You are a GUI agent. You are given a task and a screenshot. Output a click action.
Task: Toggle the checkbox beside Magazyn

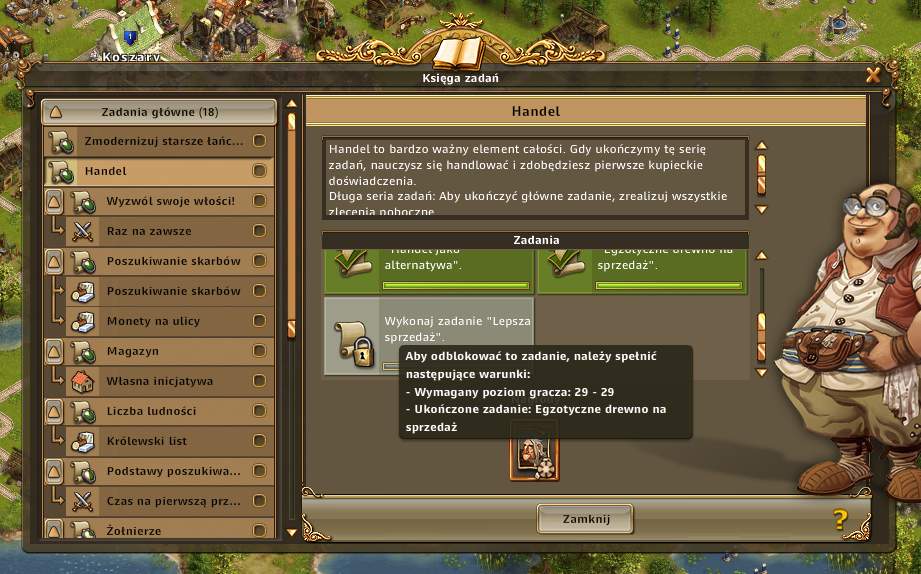pyautogui.click(x=259, y=351)
